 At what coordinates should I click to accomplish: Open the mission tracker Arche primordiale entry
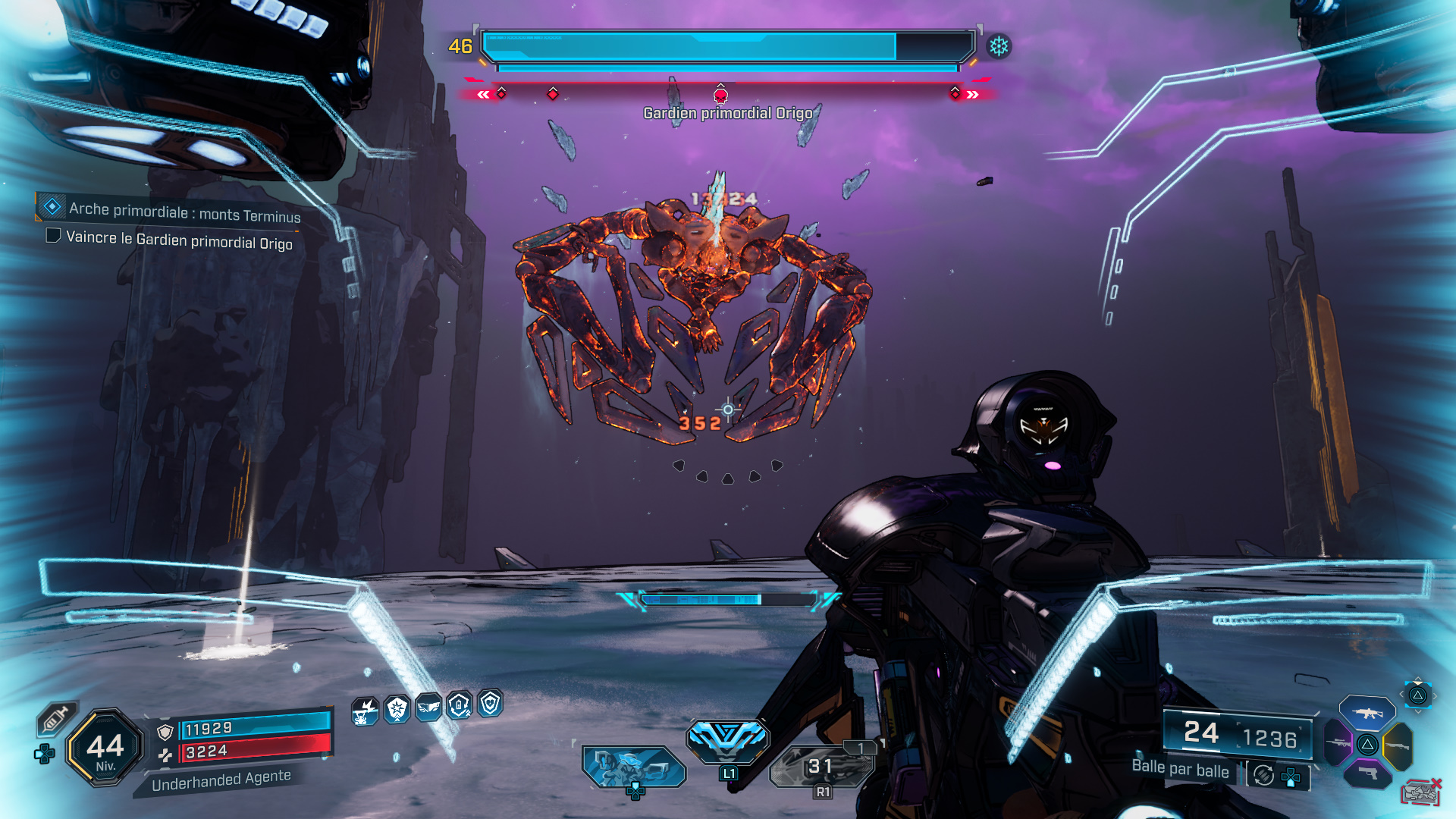click(x=184, y=212)
